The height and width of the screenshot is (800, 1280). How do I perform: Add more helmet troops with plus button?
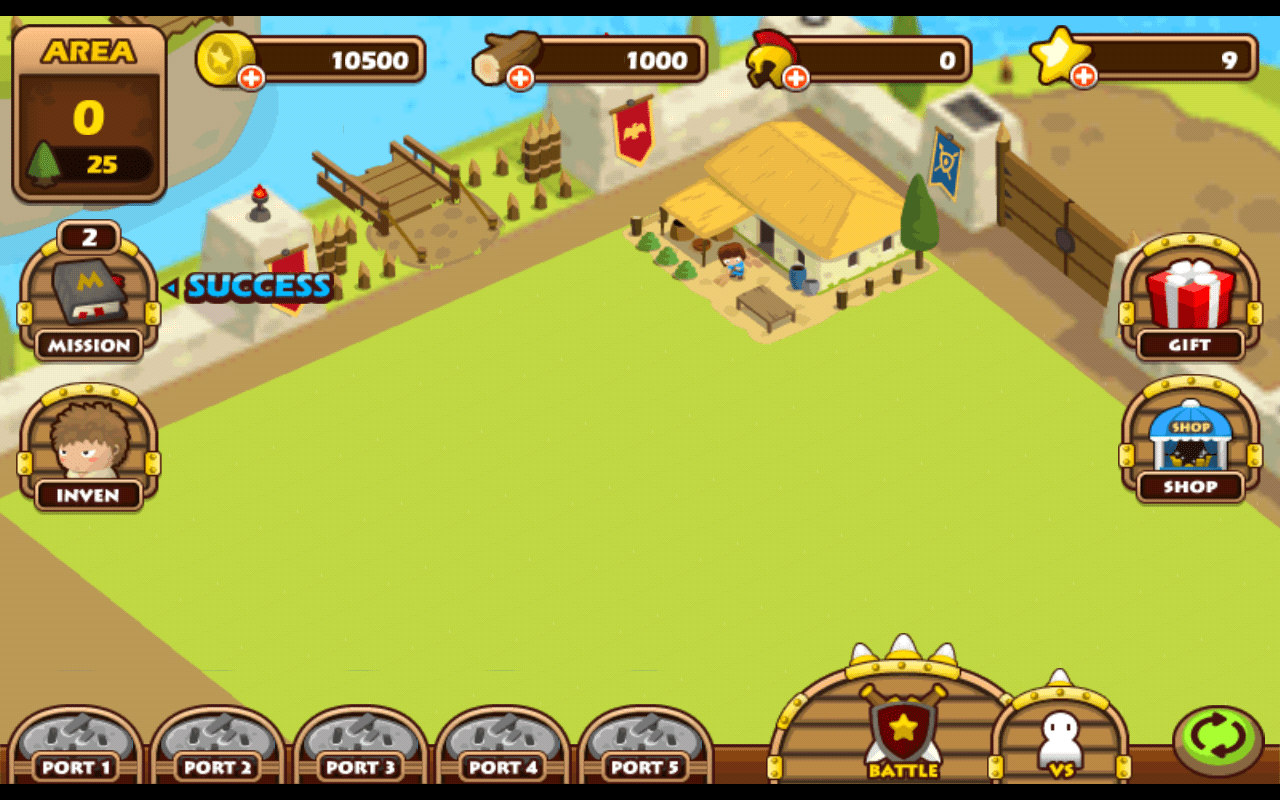tap(796, 78)
